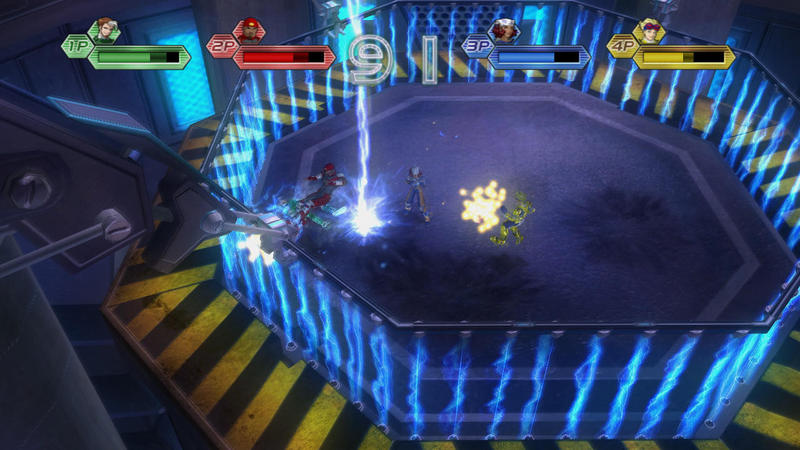Click the 4P player portrait

pyautogui.click(x=652, y=31)
